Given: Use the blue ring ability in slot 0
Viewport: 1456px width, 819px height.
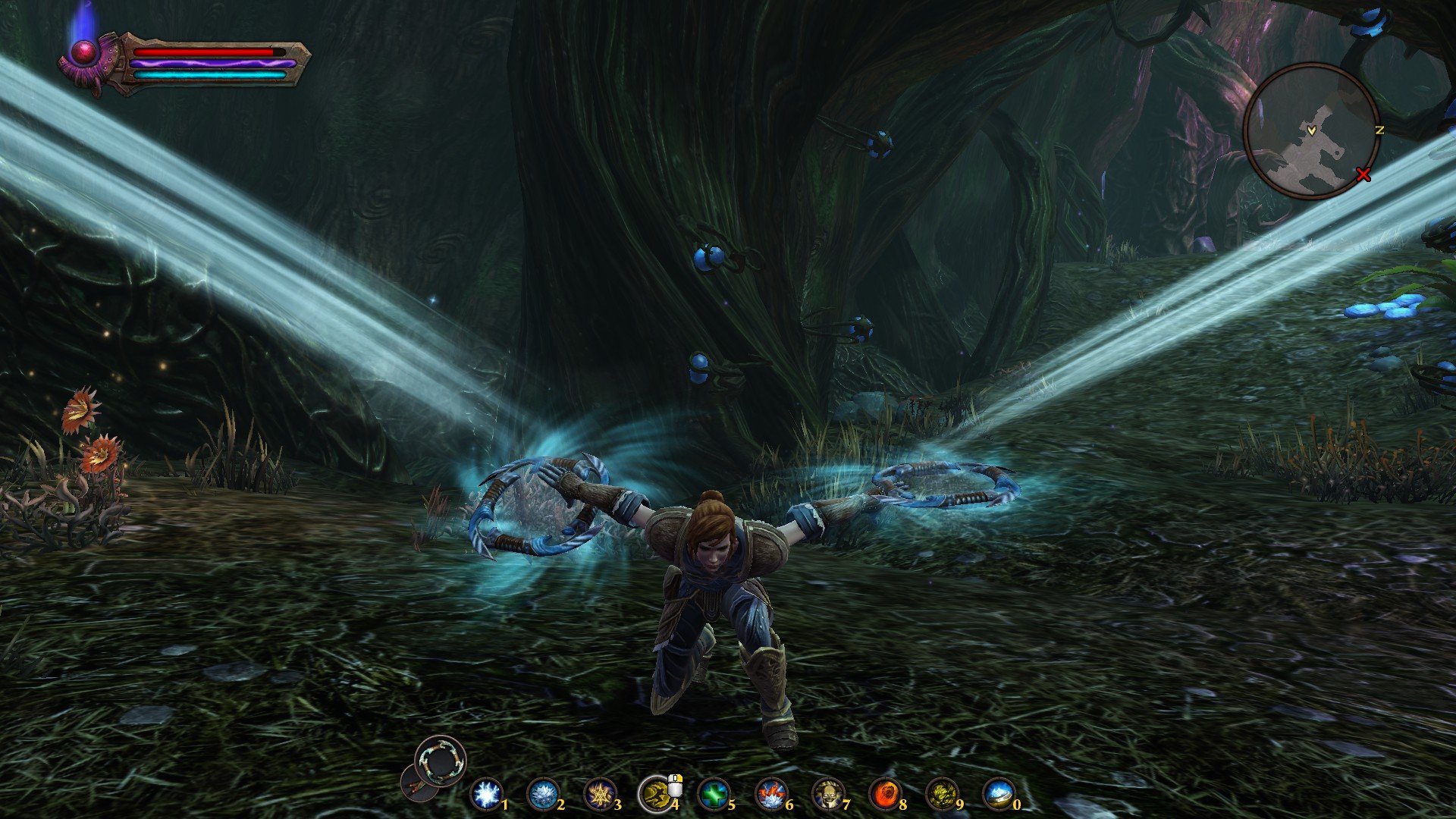Looking at the screenshot, I should tap(999, 795).
